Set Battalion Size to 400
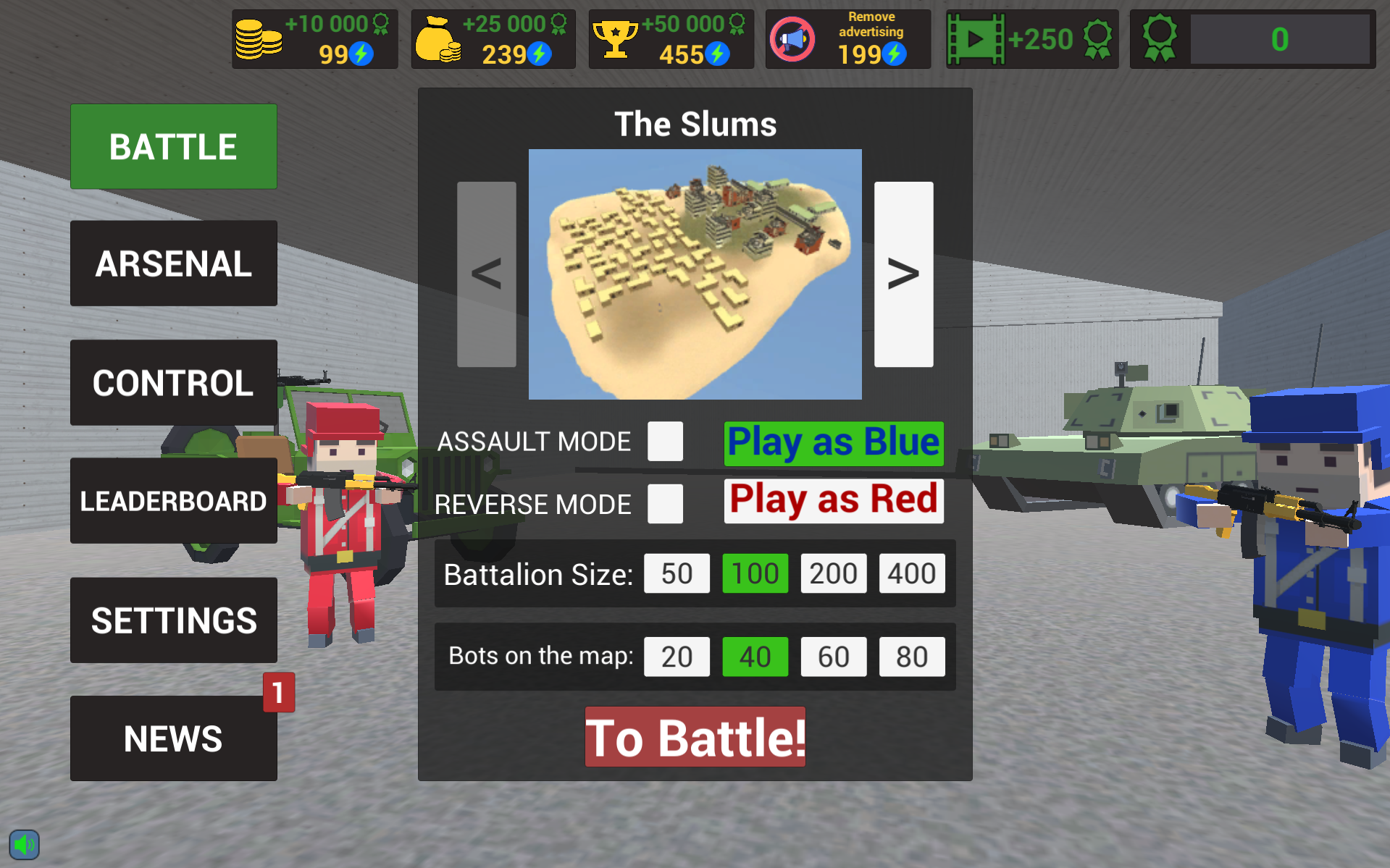The height and width of the screenshot is (868, 1390). pyautogui.click(x=911, y=573)
